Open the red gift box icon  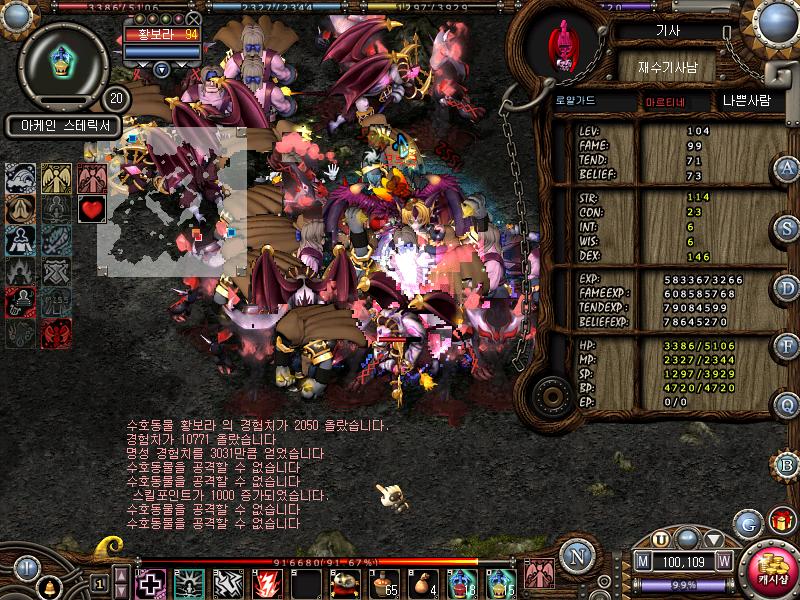click(781, 521)
